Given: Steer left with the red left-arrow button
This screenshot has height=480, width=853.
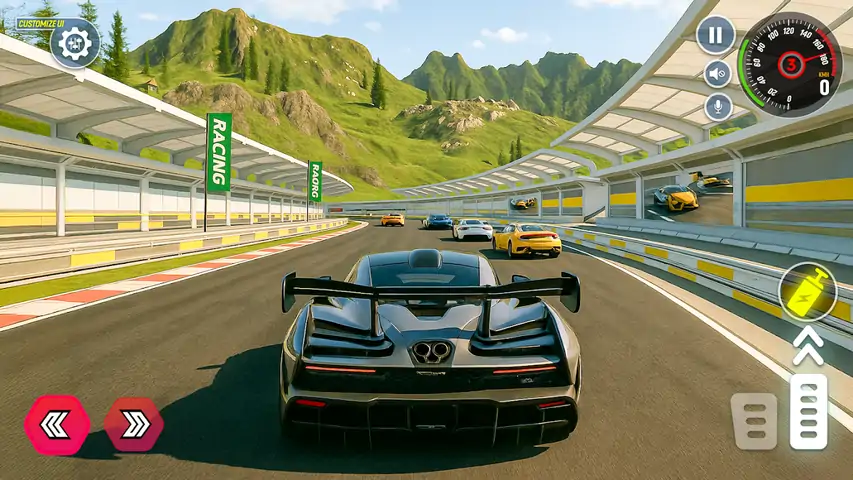Looking at the screenshot, I should click(x=57, y=424).
